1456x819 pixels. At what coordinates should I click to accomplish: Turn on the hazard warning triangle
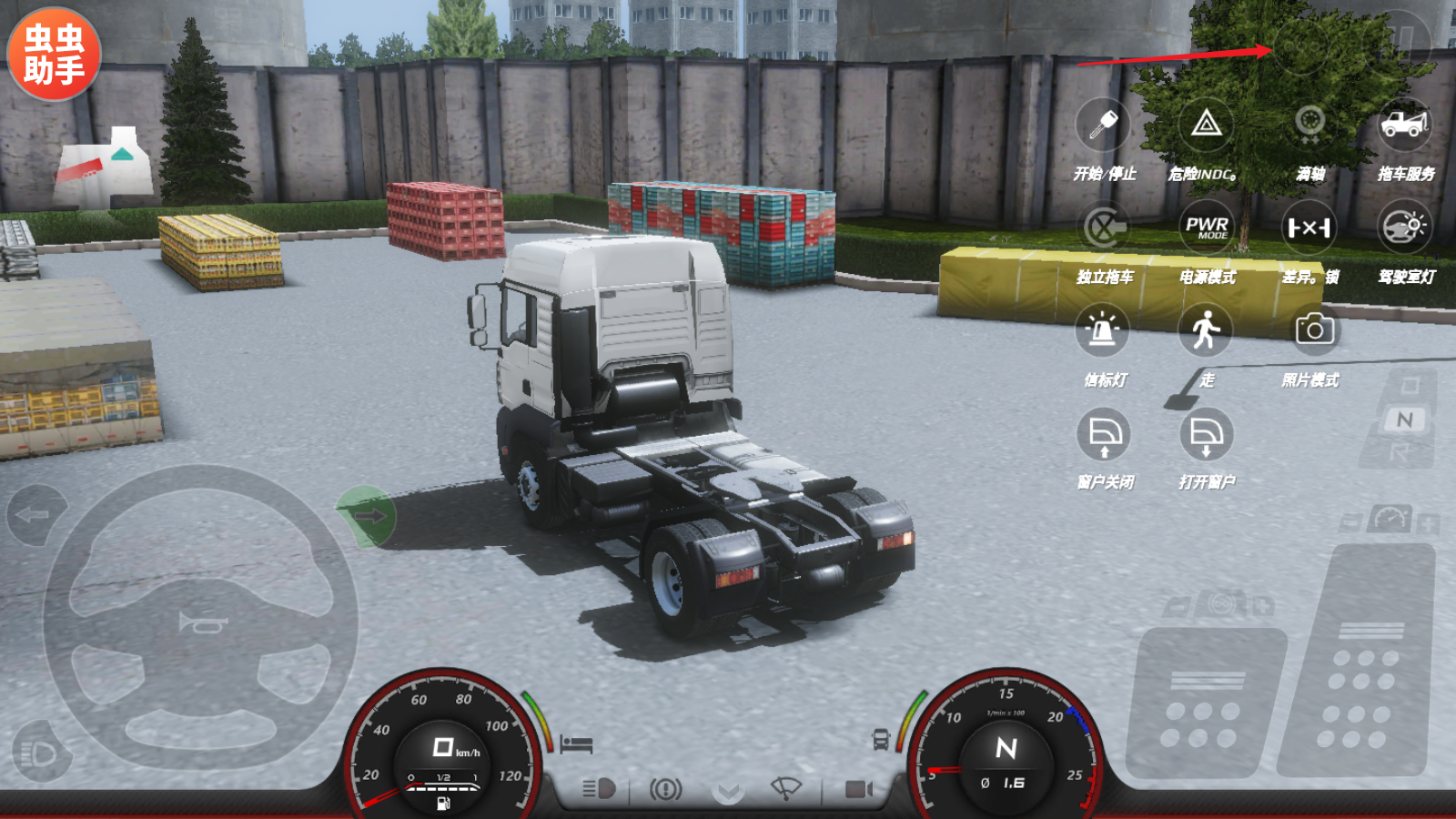click(1206, 125)
